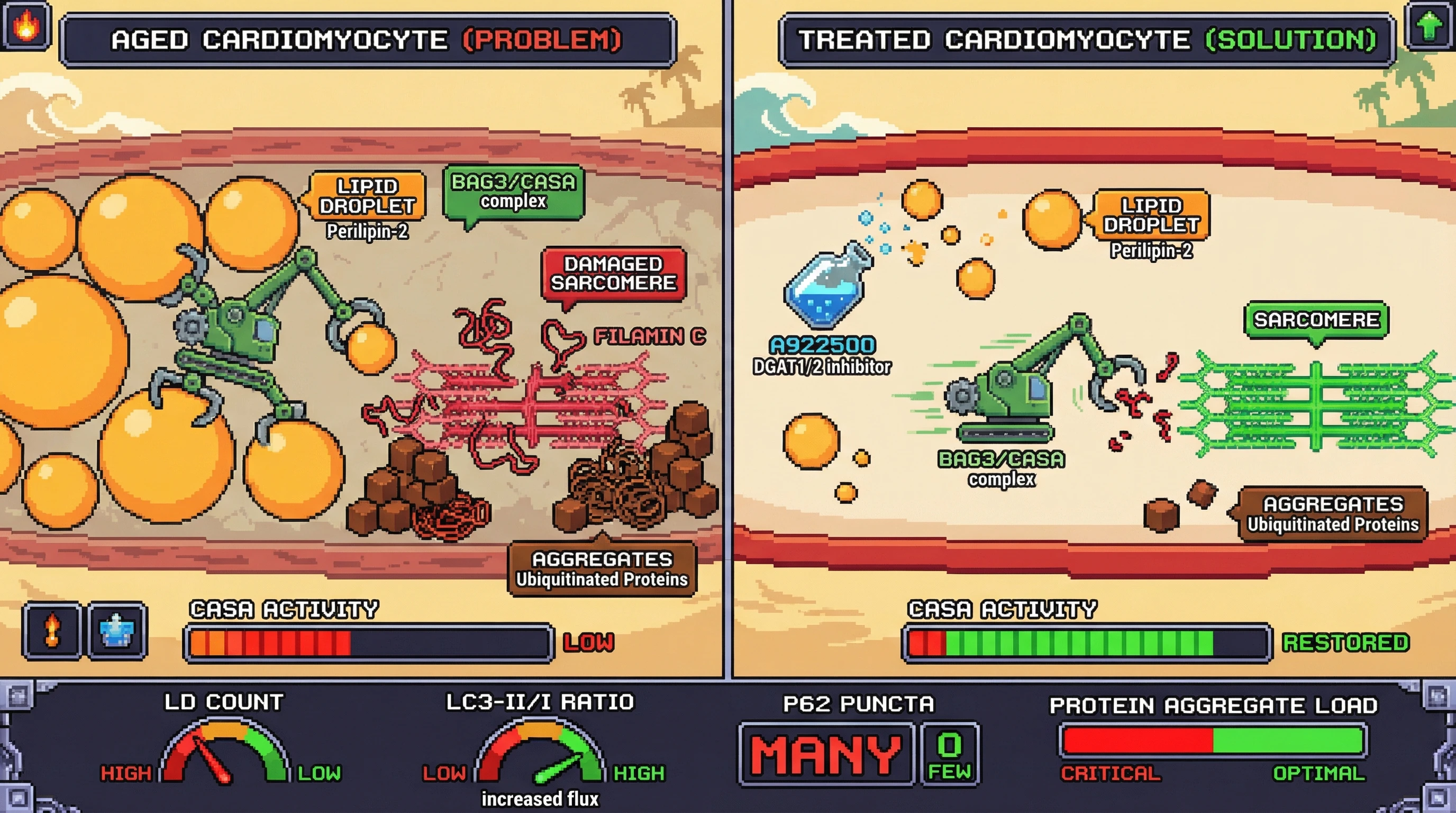This screenshot has width=1456, height=813.
Task: Activate the orange torch flame slot
Action: point(52,630)
